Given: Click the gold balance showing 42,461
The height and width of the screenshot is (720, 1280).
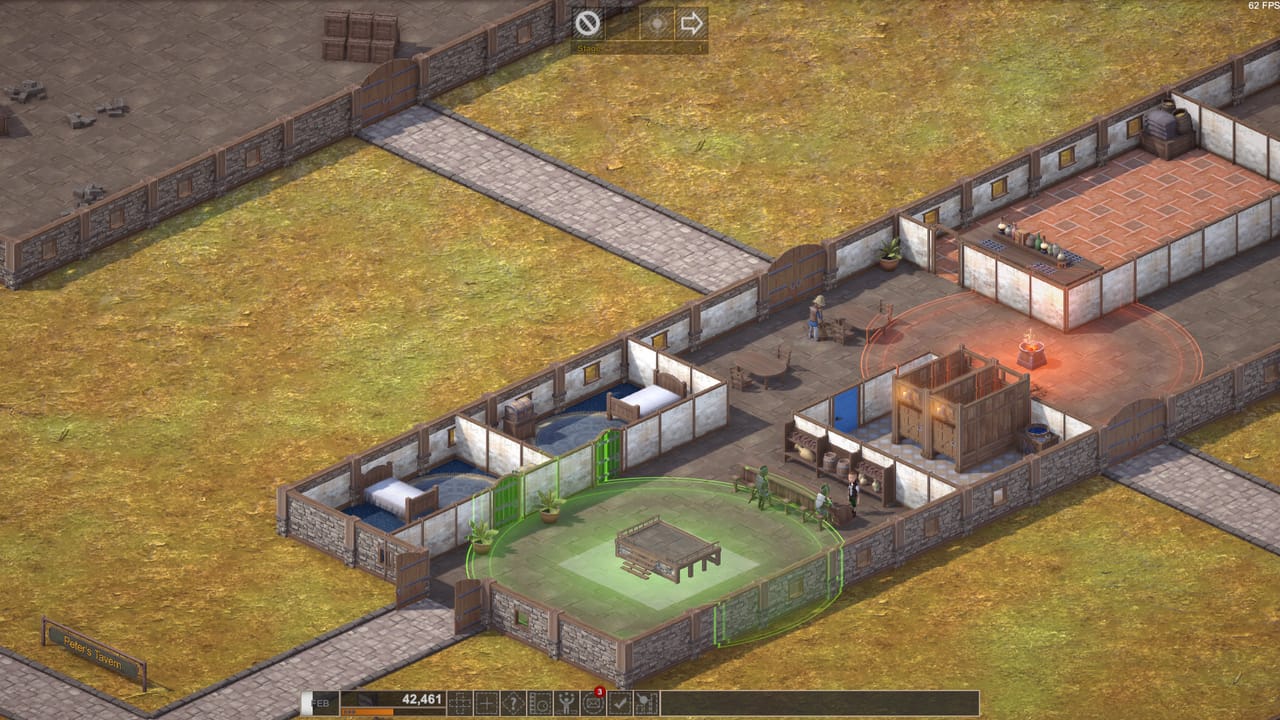Looking at the screenshot, I should 420,700.
